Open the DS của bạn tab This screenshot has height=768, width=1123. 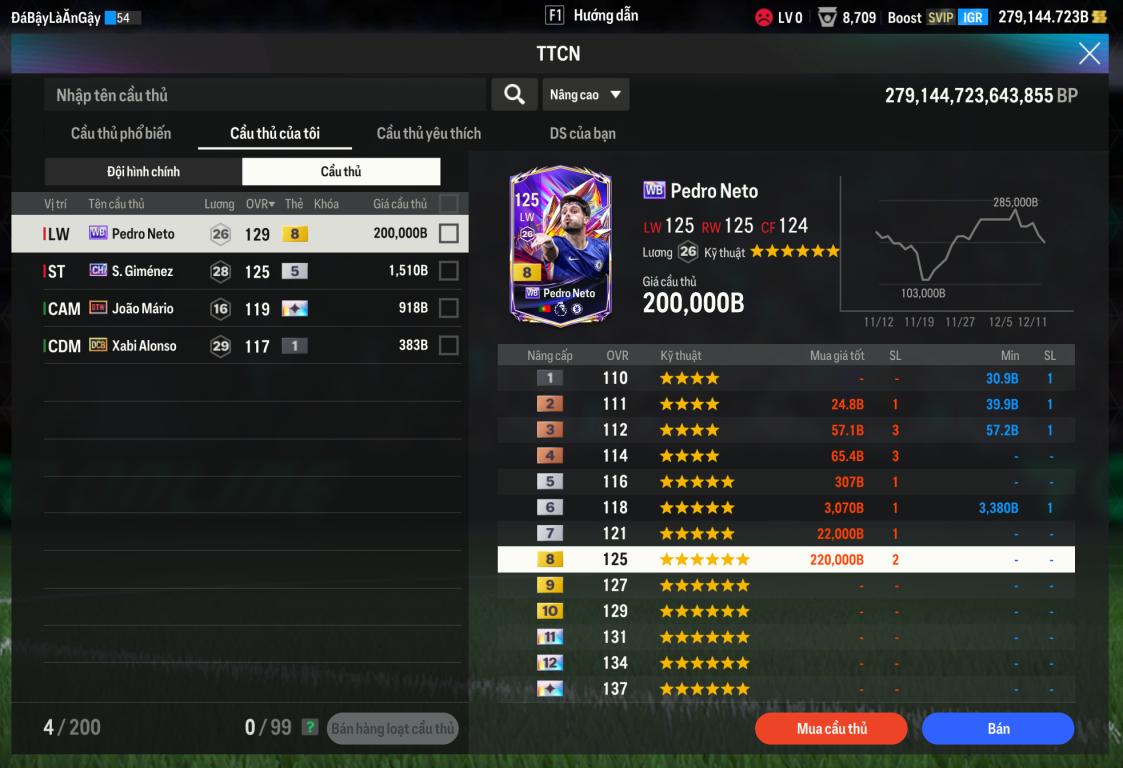click(582, 133)
